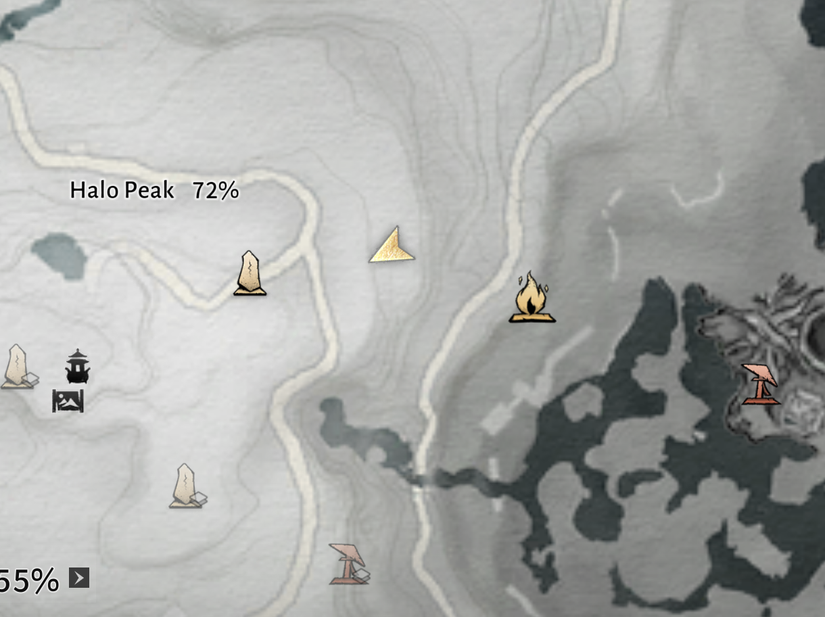Select the cracked stone marker under Halo Peak
This screenshot has height=617, width=825.
click(250, 274)
